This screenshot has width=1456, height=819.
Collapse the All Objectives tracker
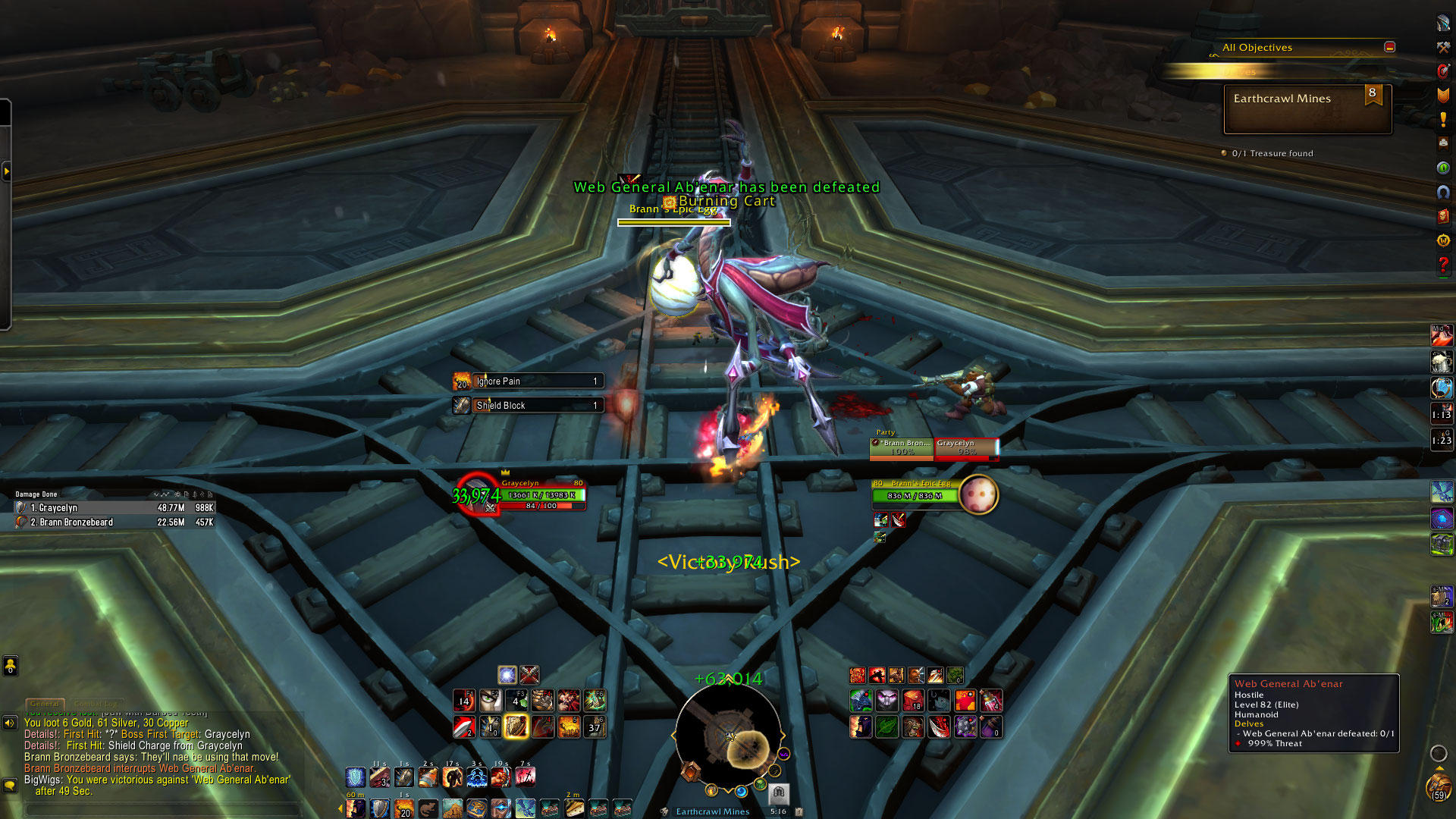pos(1389,47)
